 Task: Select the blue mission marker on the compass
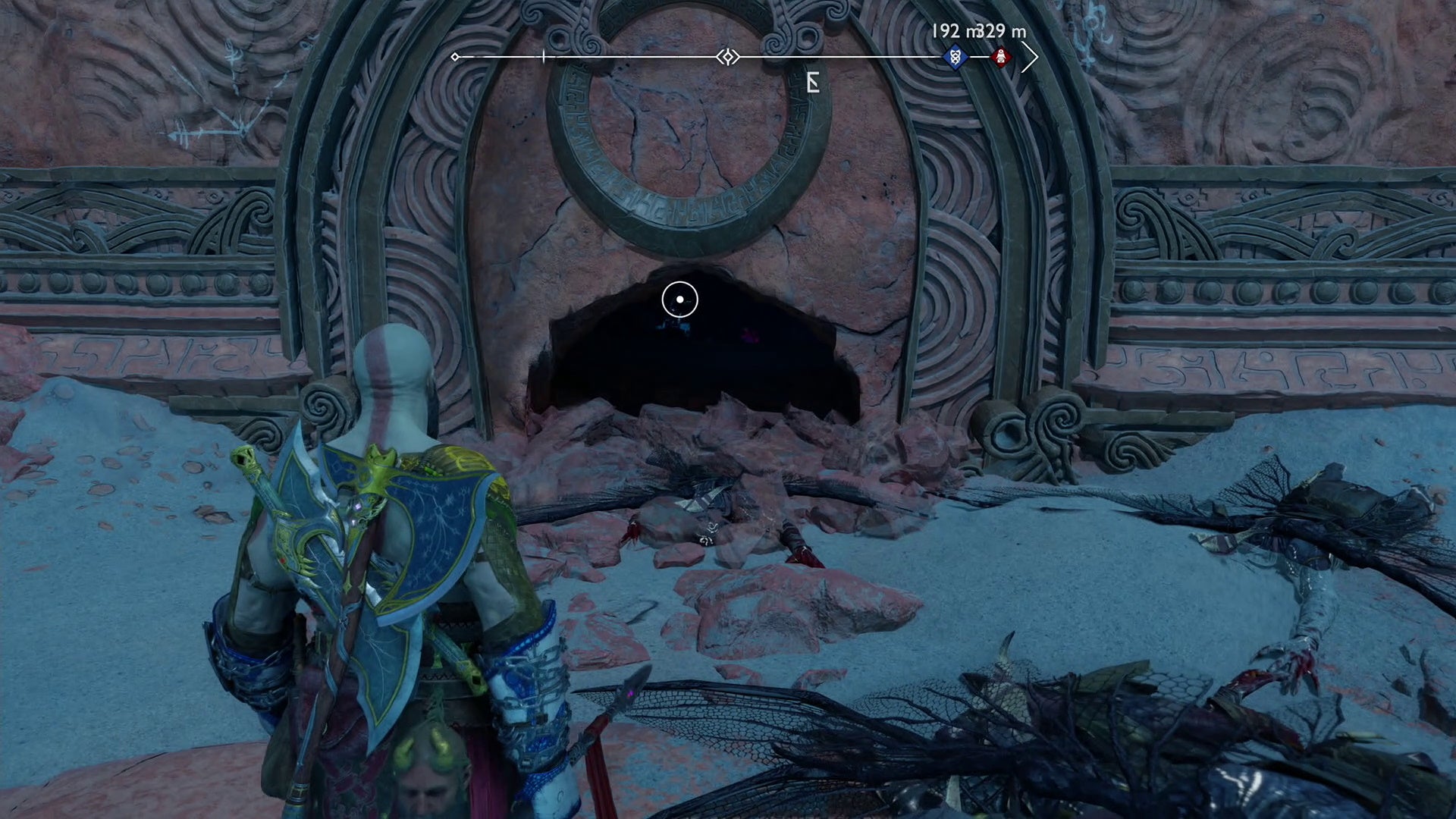click(x=954, y=58)
